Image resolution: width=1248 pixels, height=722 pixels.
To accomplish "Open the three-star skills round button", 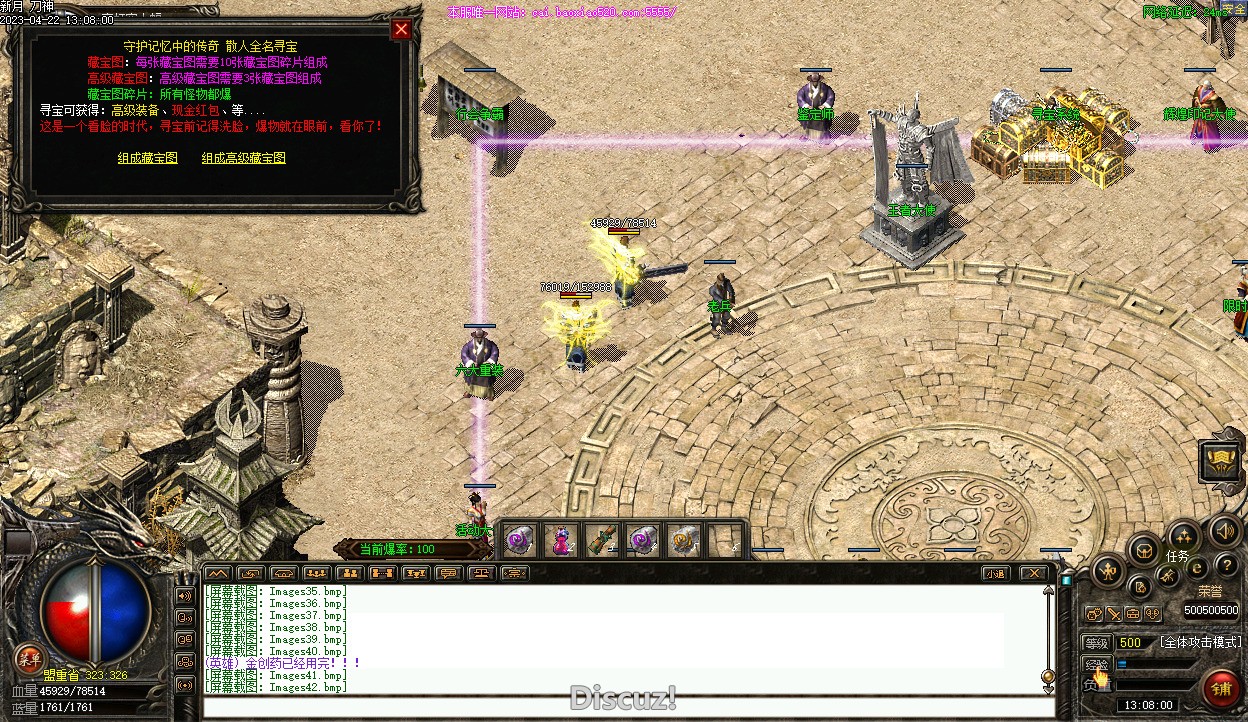I will [x=1183, y=535].
